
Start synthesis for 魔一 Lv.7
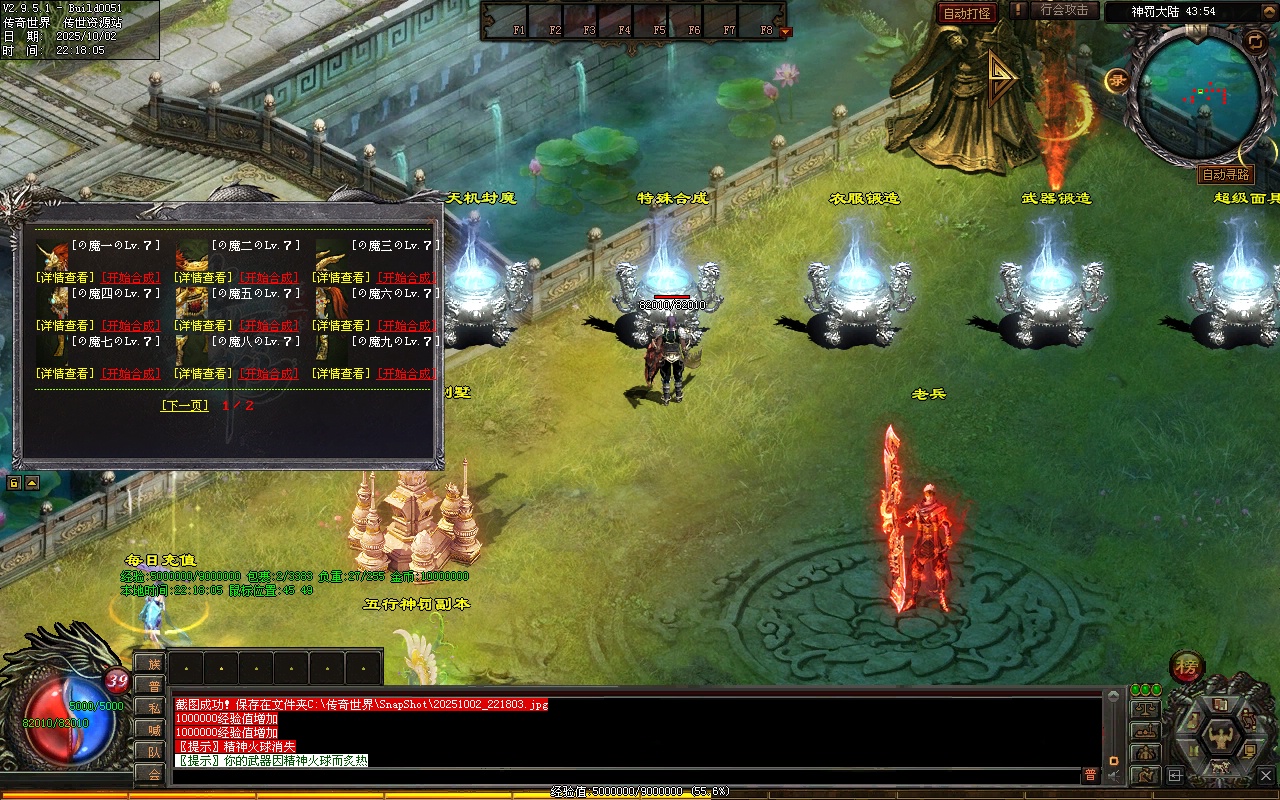[130, 278]
